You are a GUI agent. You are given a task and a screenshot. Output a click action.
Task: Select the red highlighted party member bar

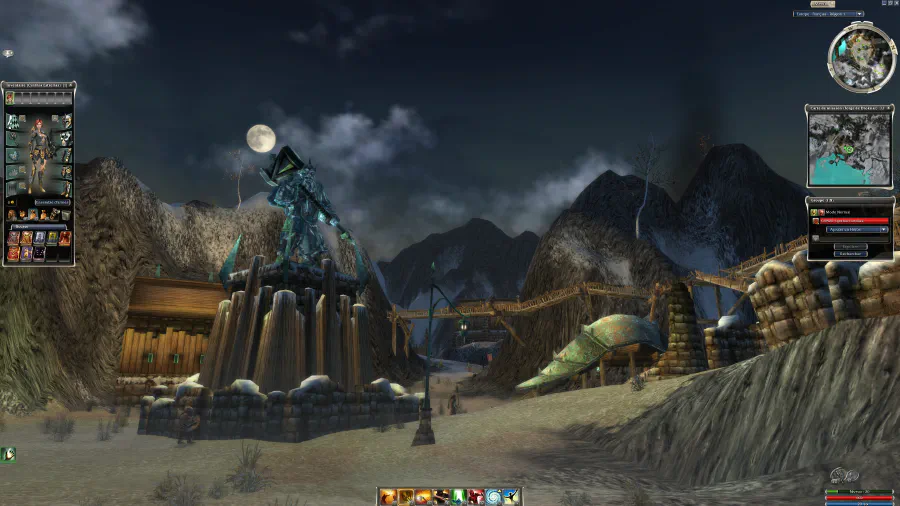[848, 220]
